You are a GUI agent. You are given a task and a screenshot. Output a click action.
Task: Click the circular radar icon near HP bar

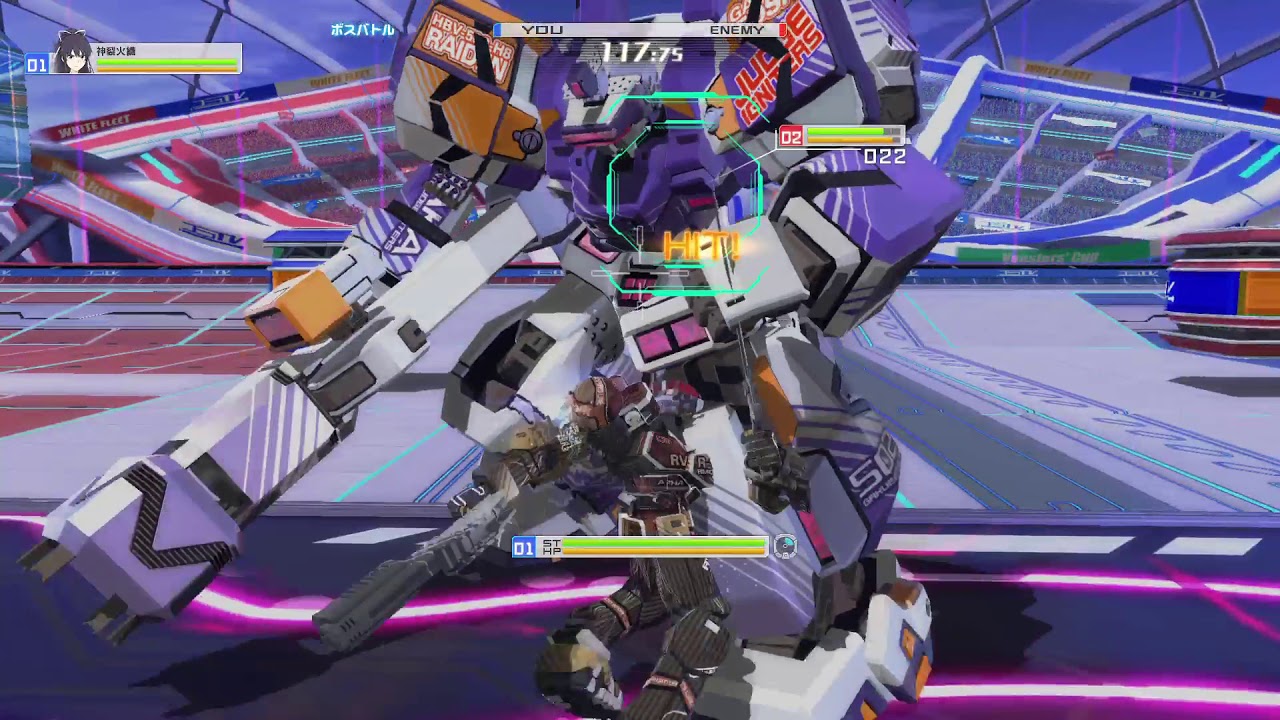click(x=786, y=546)
